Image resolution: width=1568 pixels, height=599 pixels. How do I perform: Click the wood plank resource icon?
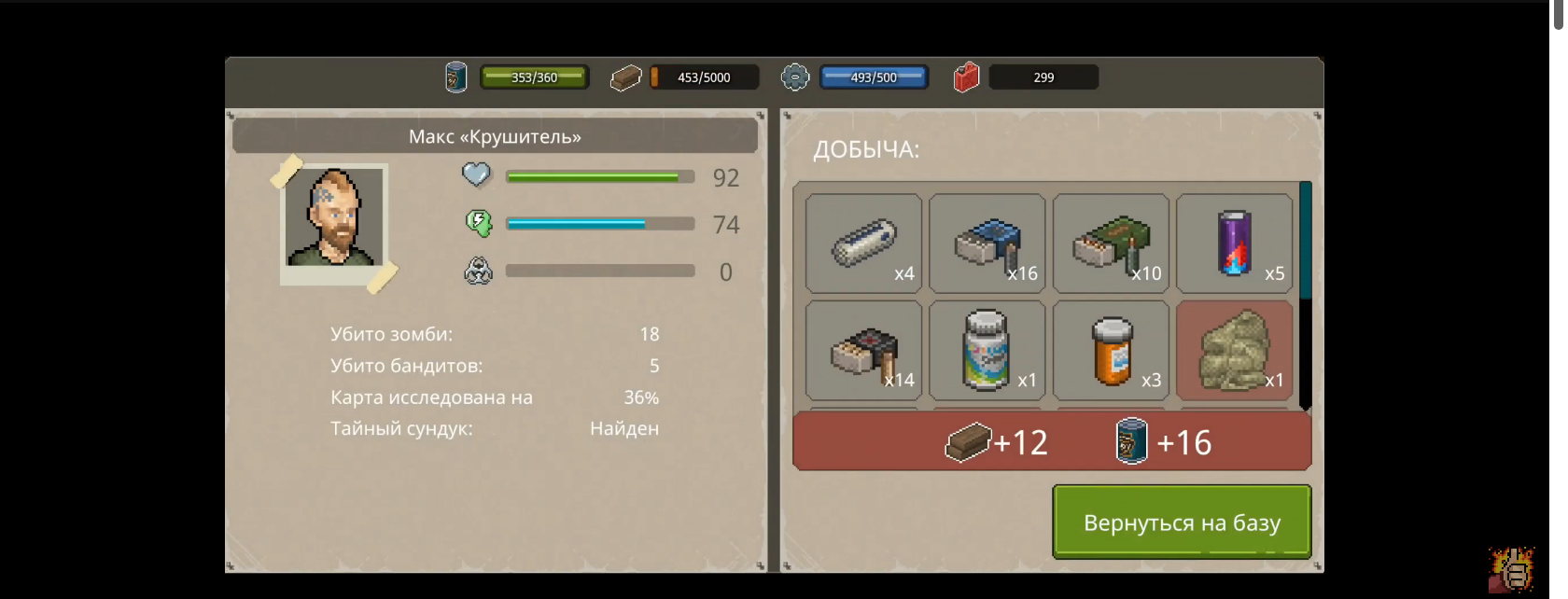point(625,77)
